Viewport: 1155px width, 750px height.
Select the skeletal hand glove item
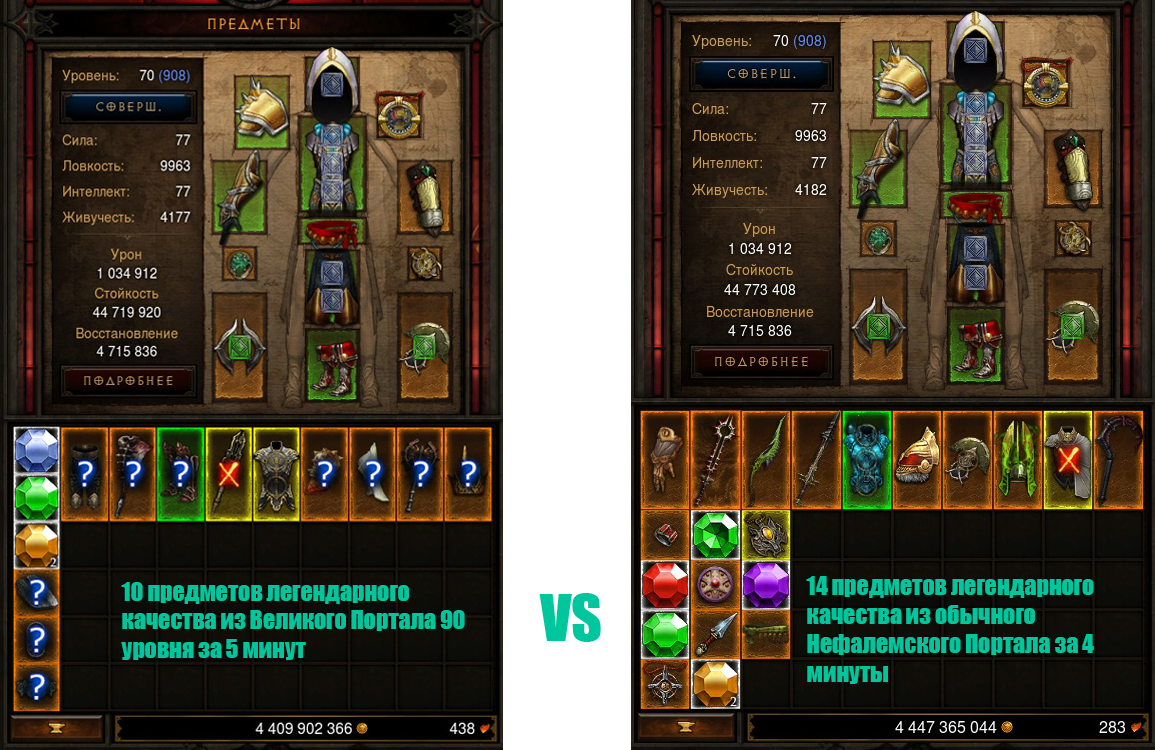pyautogui.click(x=665, y=460)
